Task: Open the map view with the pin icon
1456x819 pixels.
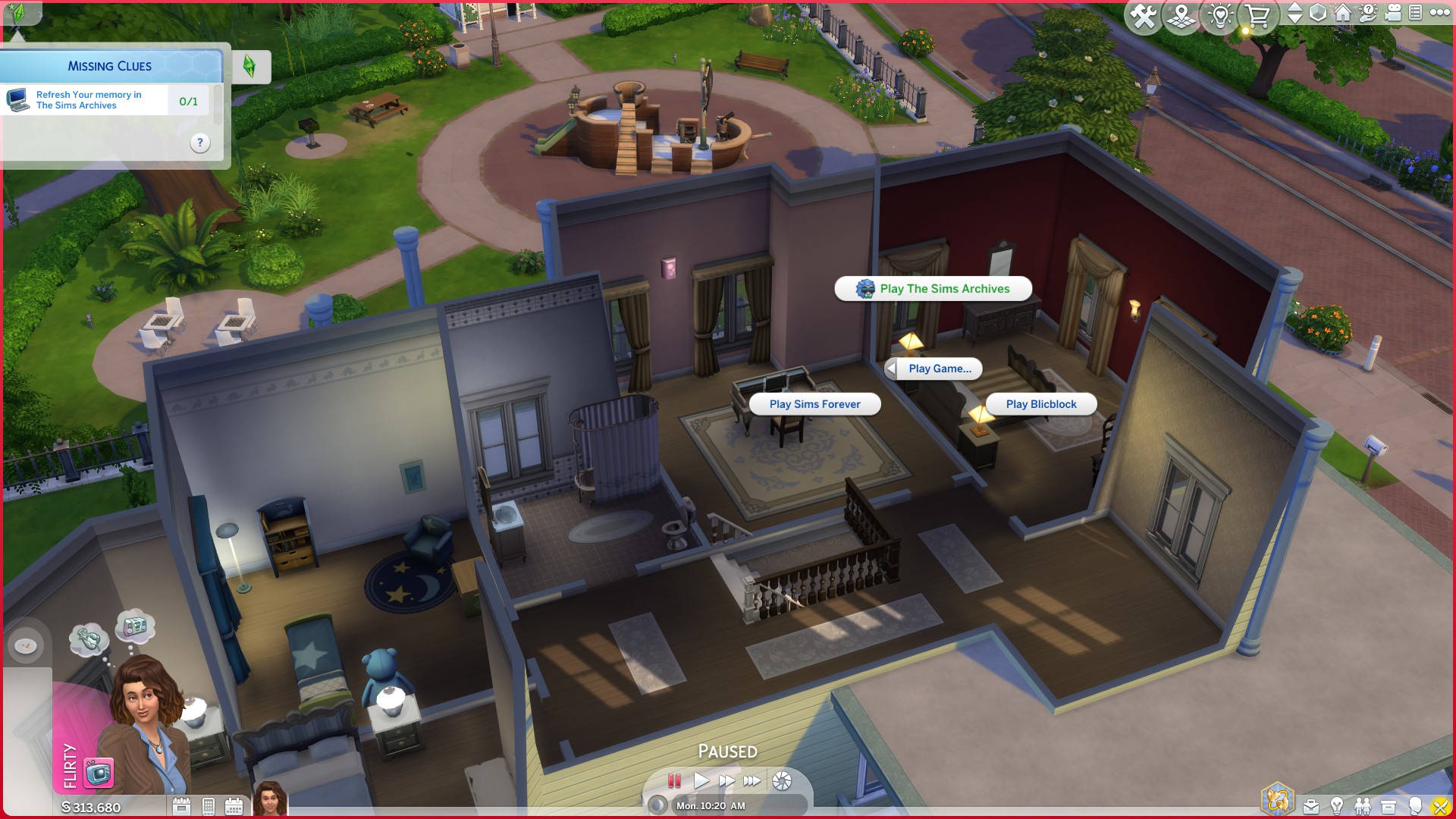Action: (x=1181, y=13)
